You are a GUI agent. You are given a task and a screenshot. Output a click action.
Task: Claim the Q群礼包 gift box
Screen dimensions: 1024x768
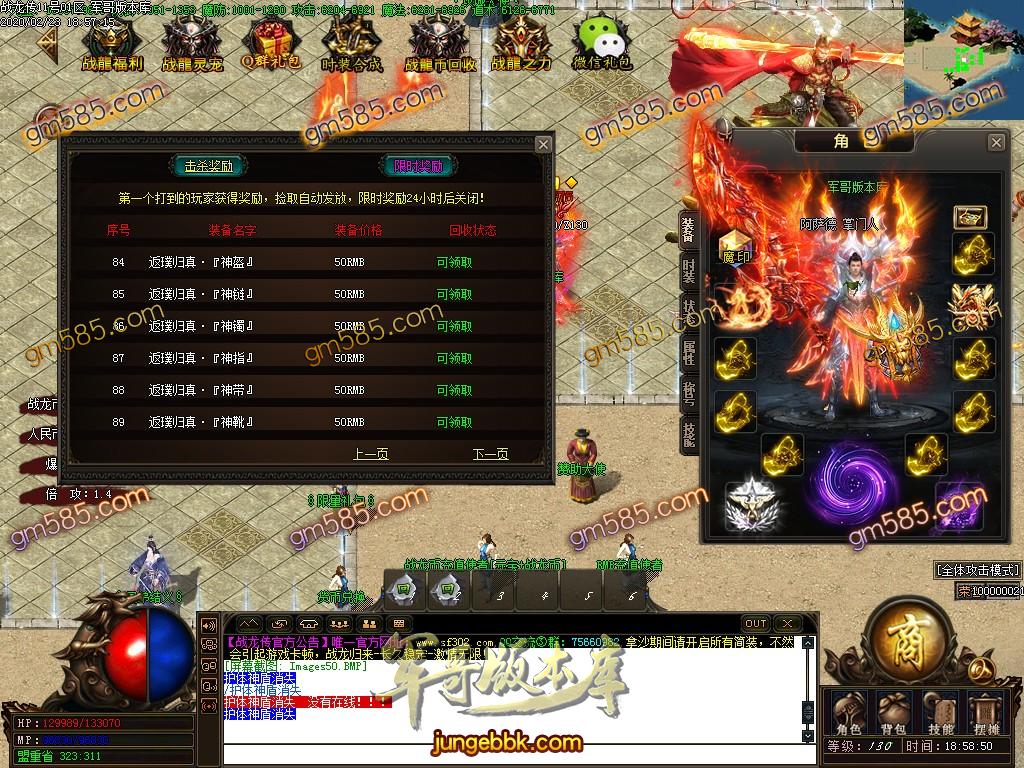tap(268, 43)
